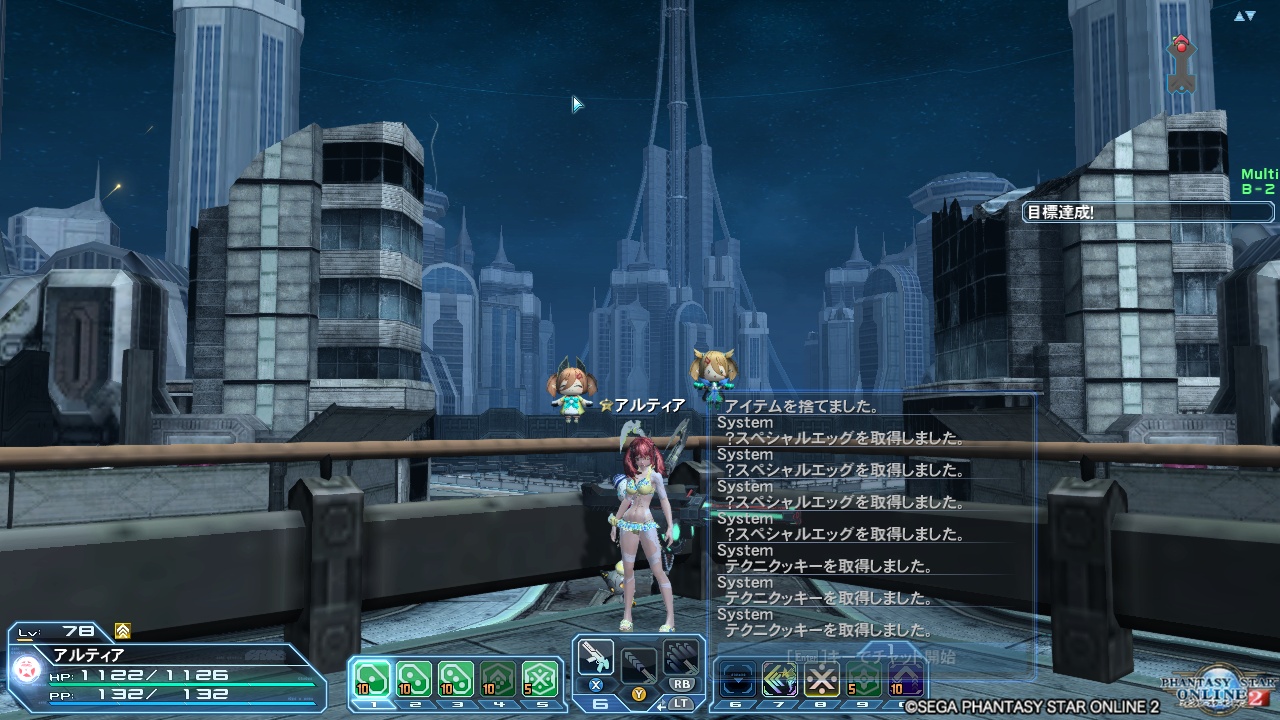Click the red class emblem beside アルティア
Viewport: 1280px width, 720px height.
pos(24,669)
